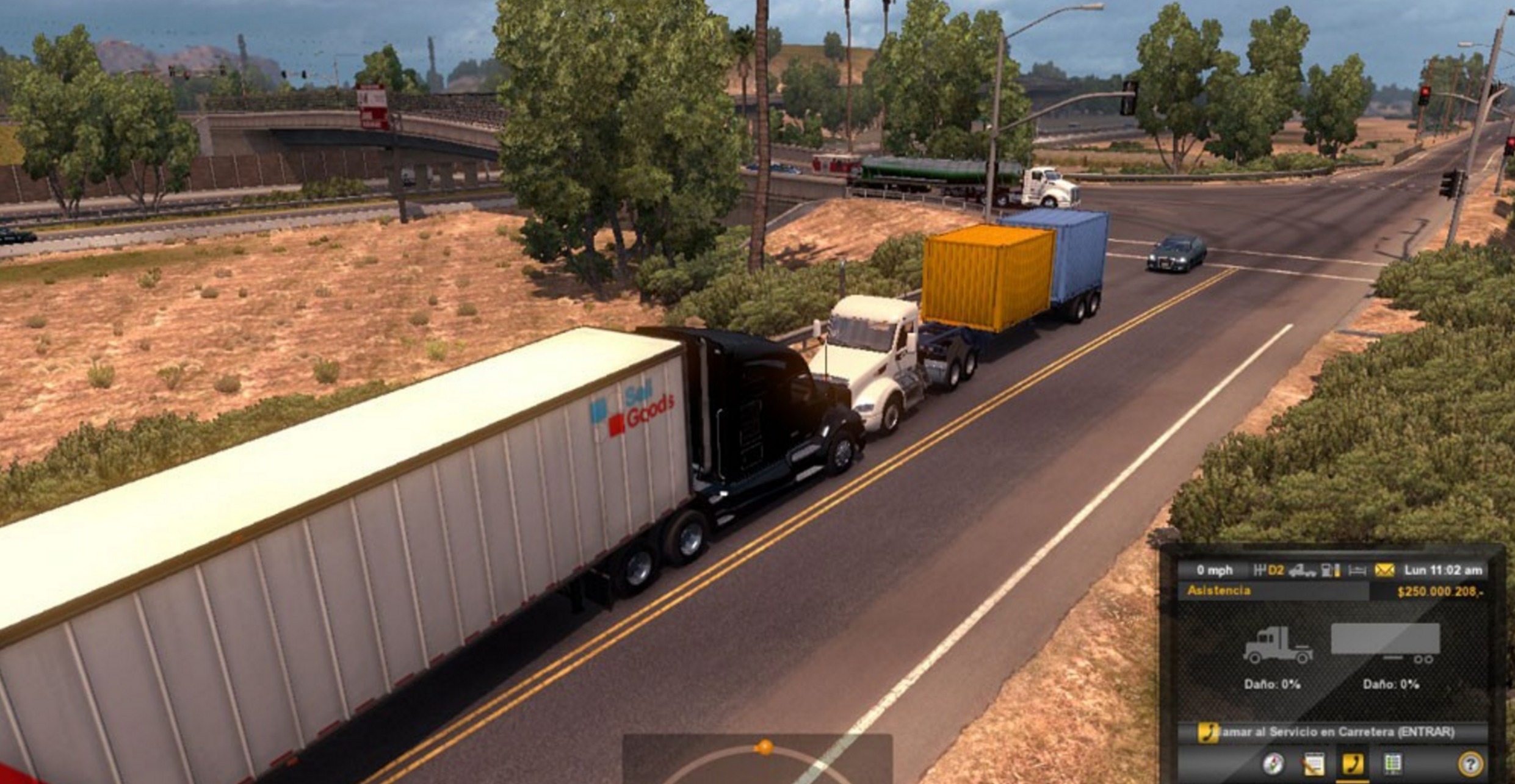The image size is (1515, 784).
Task: Click the Lun 11:02 am time display
Action: (x=1442, y=570)
